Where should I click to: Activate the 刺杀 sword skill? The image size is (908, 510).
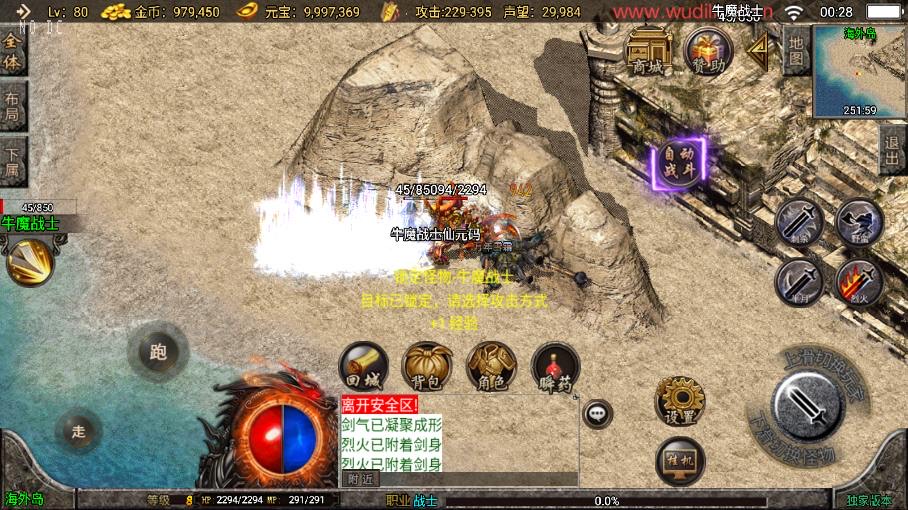798,220
